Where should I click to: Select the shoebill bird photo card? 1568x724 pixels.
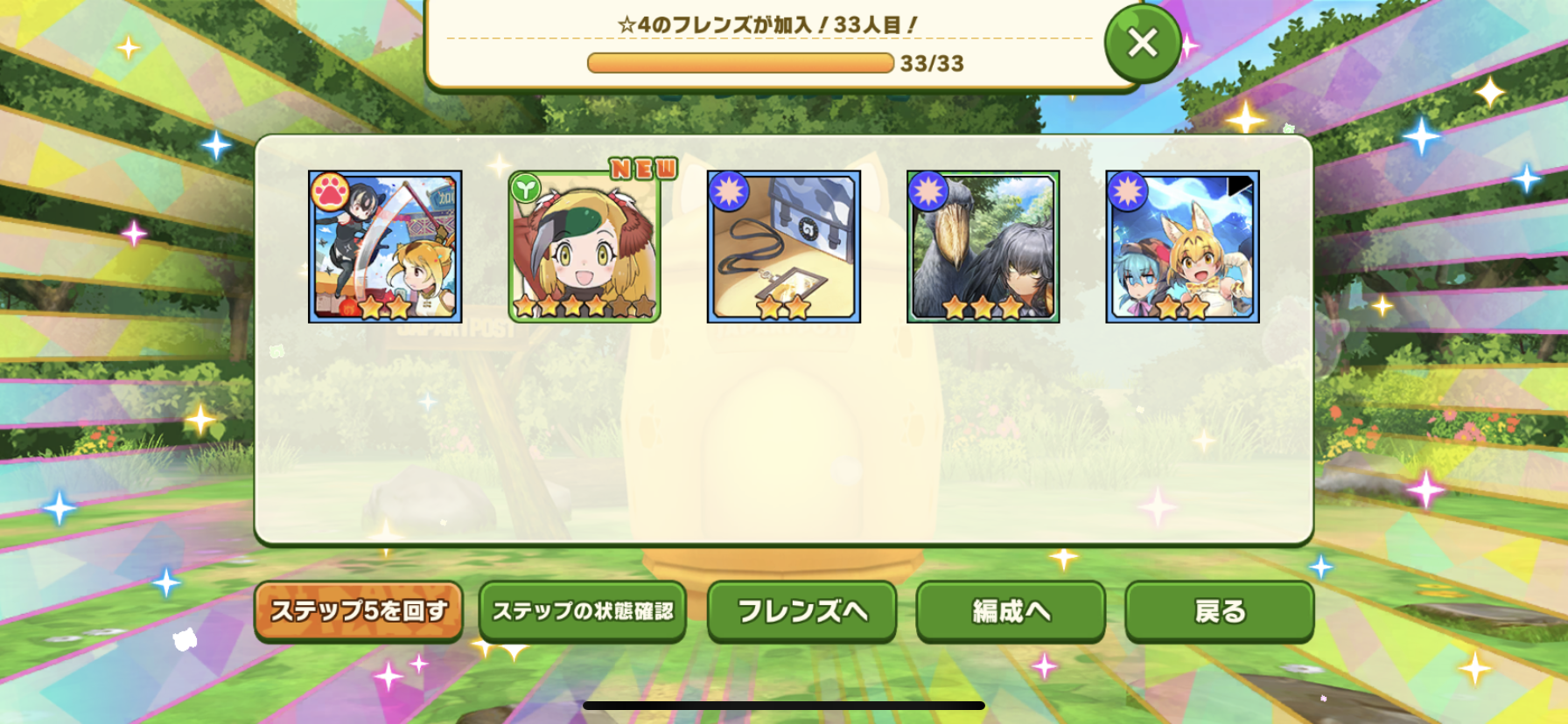point(983,247)
